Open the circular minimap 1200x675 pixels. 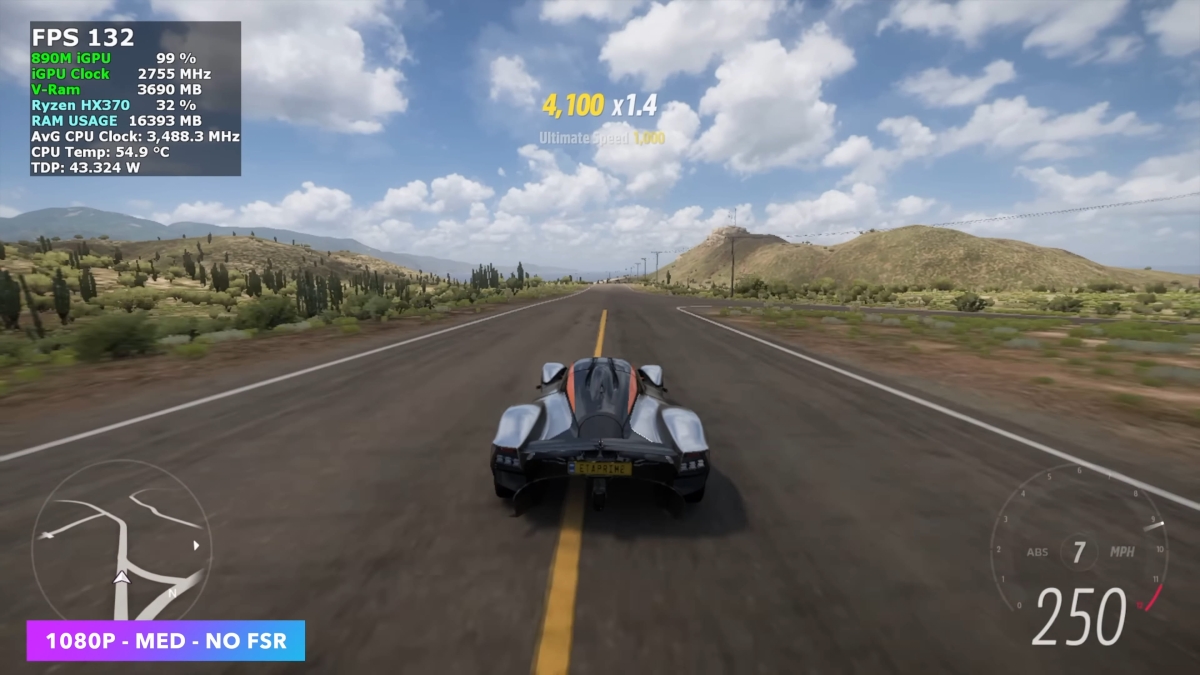click(121, 540)
